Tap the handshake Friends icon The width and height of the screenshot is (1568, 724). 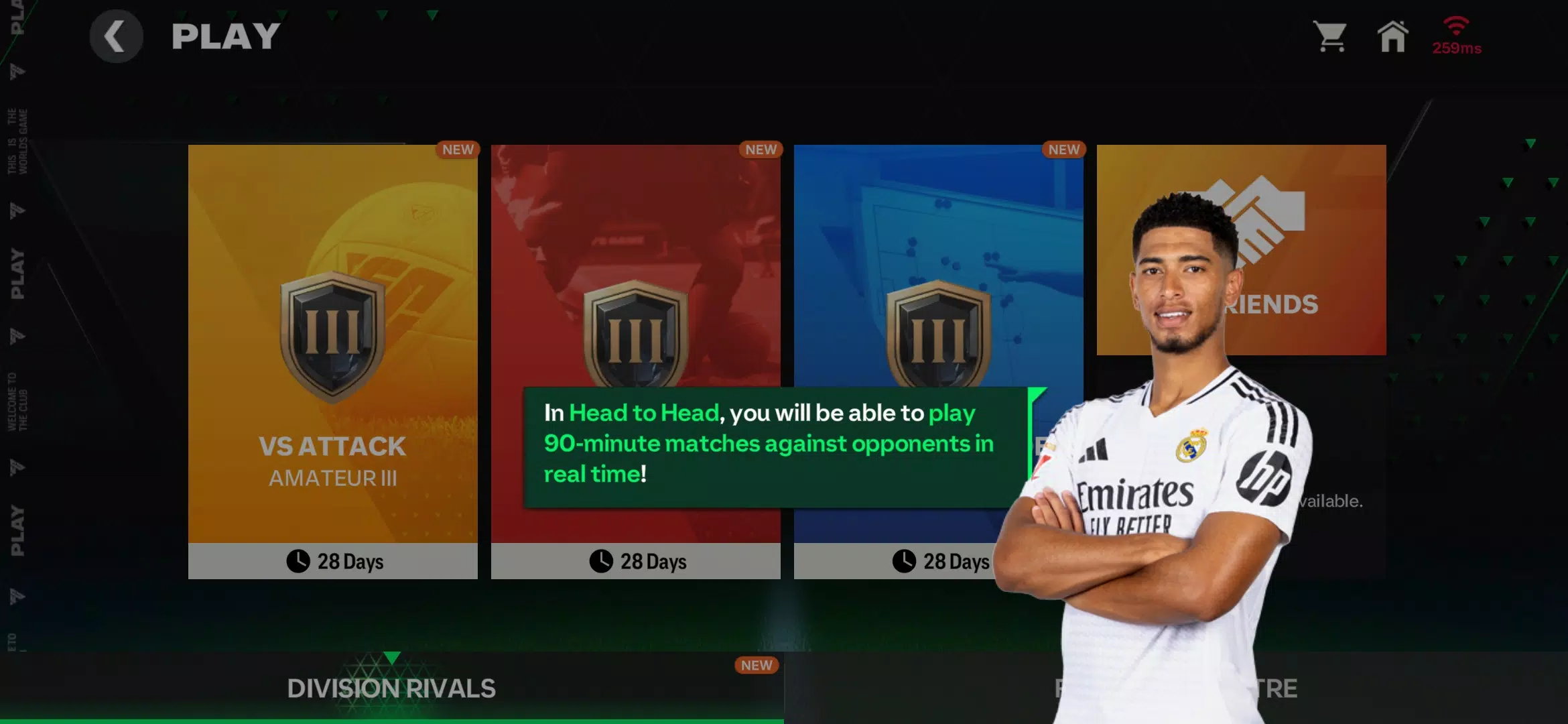tap(1256, 221)
